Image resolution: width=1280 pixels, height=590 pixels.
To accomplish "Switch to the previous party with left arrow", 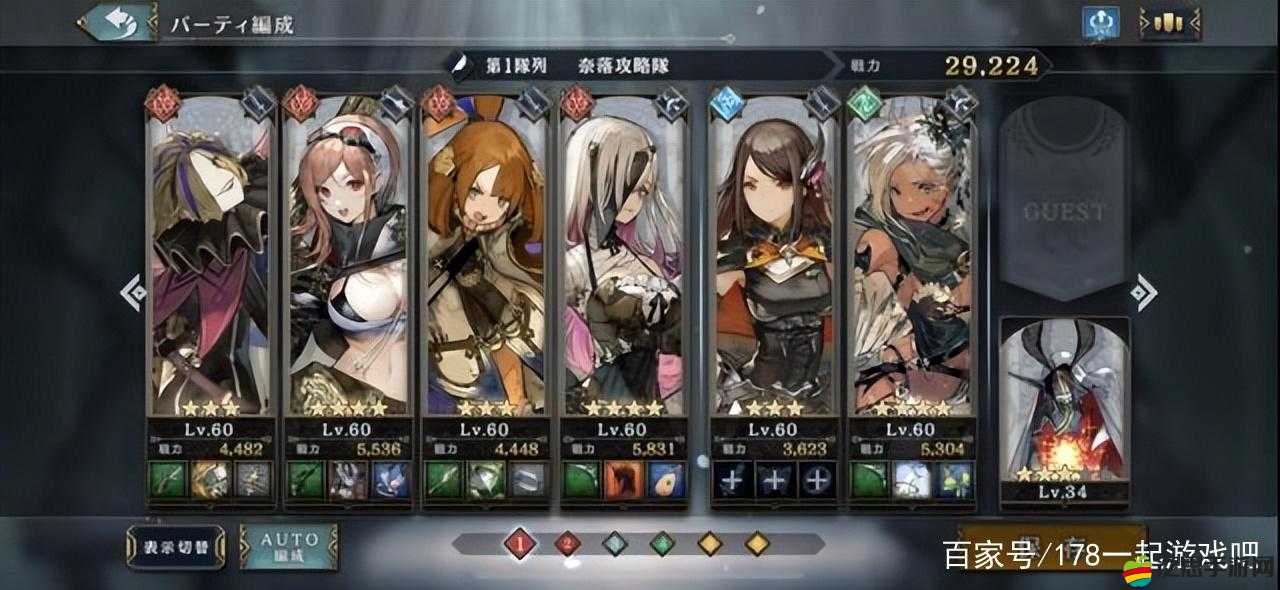I will (133, 292).
